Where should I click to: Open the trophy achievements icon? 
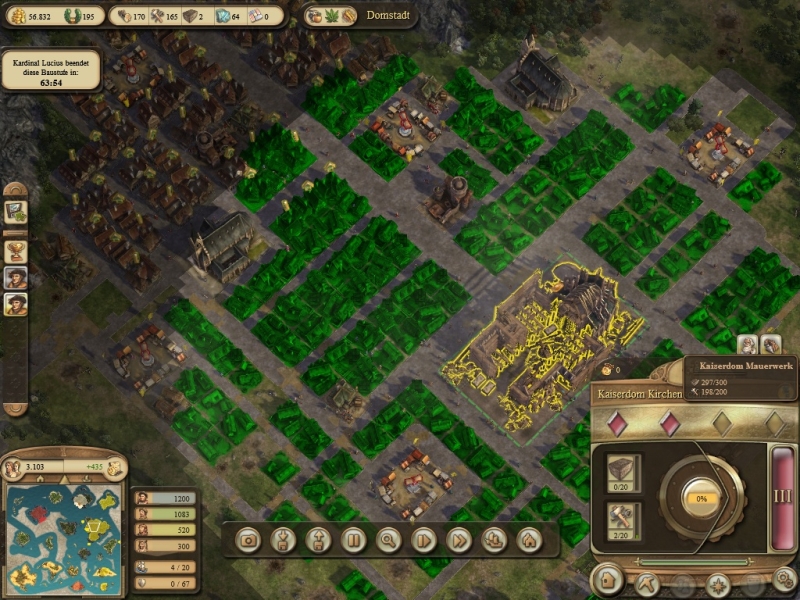coord(16,248)
